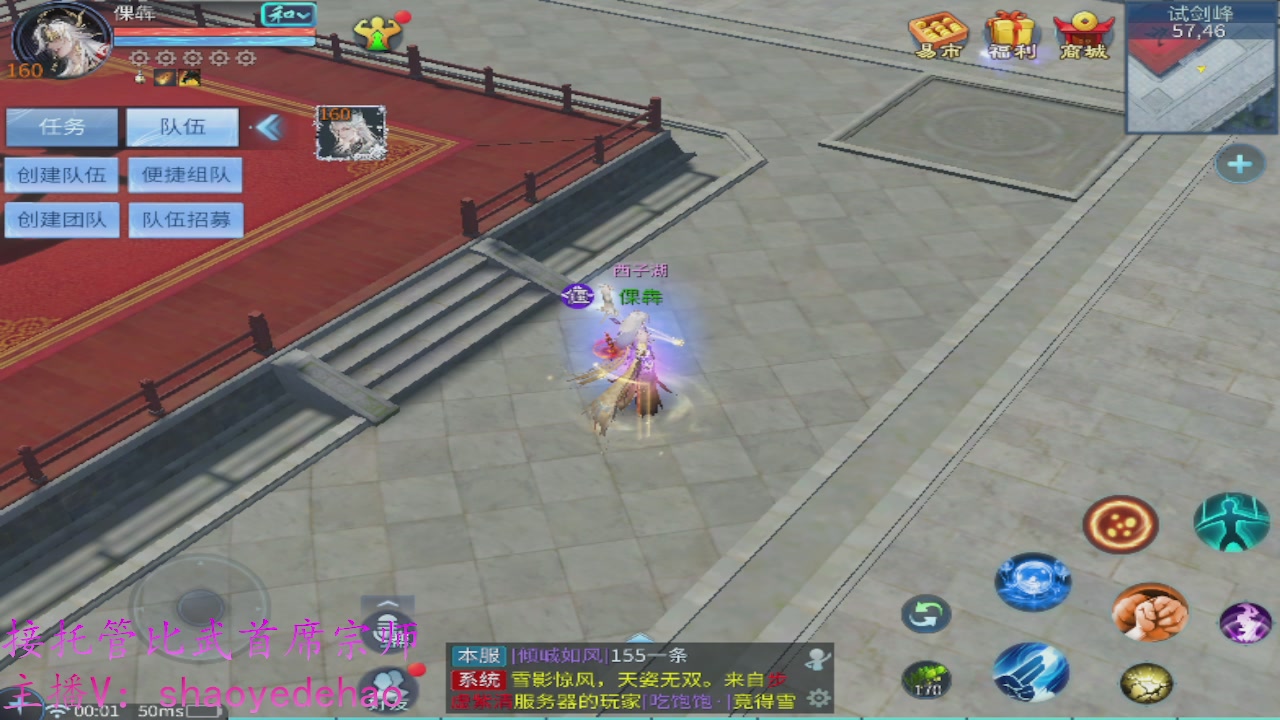This screenshot has width=1280, height=720.
Task: Click the green skill-swap refresh icon
Action: click(926, 614)
